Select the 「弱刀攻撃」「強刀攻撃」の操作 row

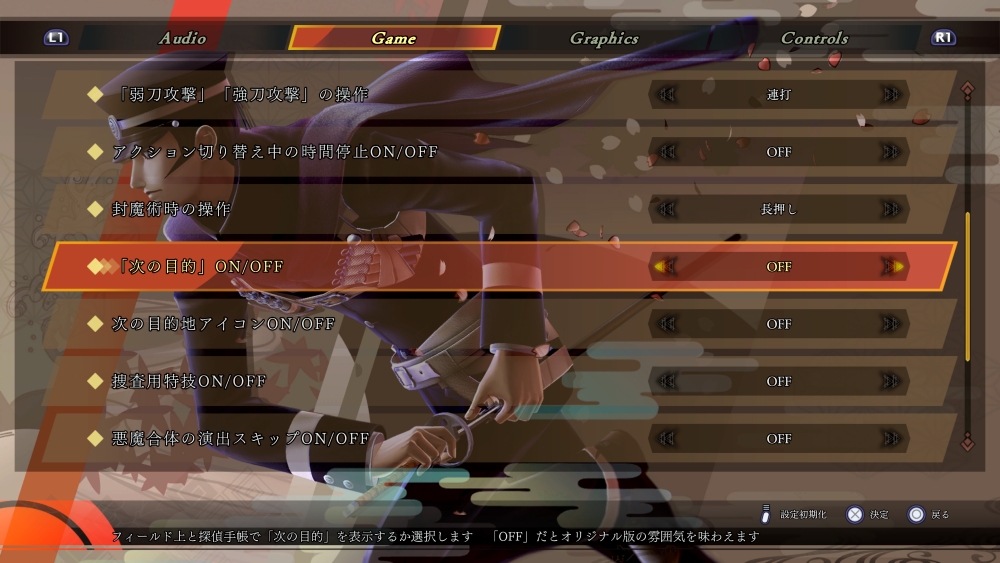point(240,95)
